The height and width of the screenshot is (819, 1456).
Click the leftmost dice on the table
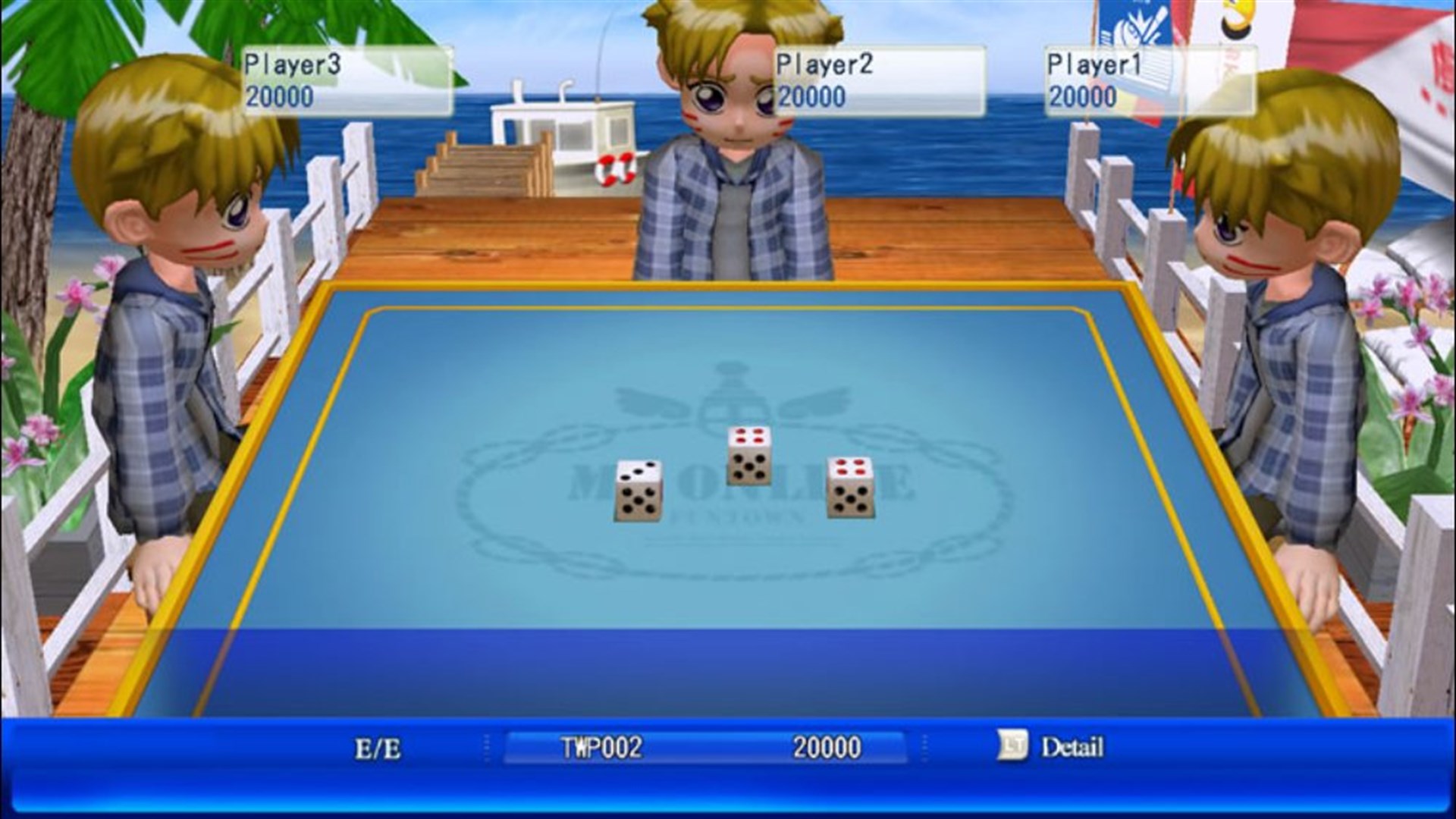coord(637,489)
